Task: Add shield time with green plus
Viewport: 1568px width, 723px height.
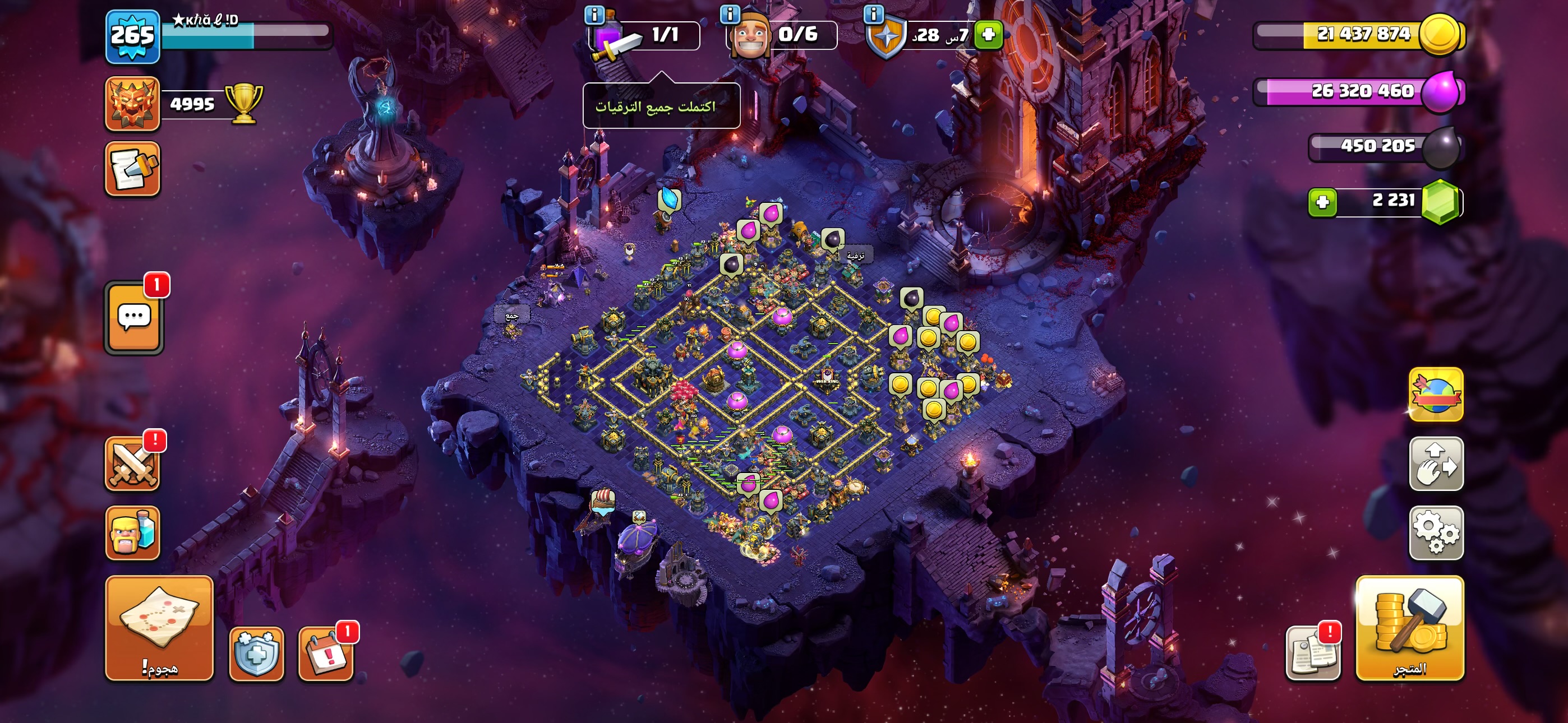Action: tap(988, 35)
